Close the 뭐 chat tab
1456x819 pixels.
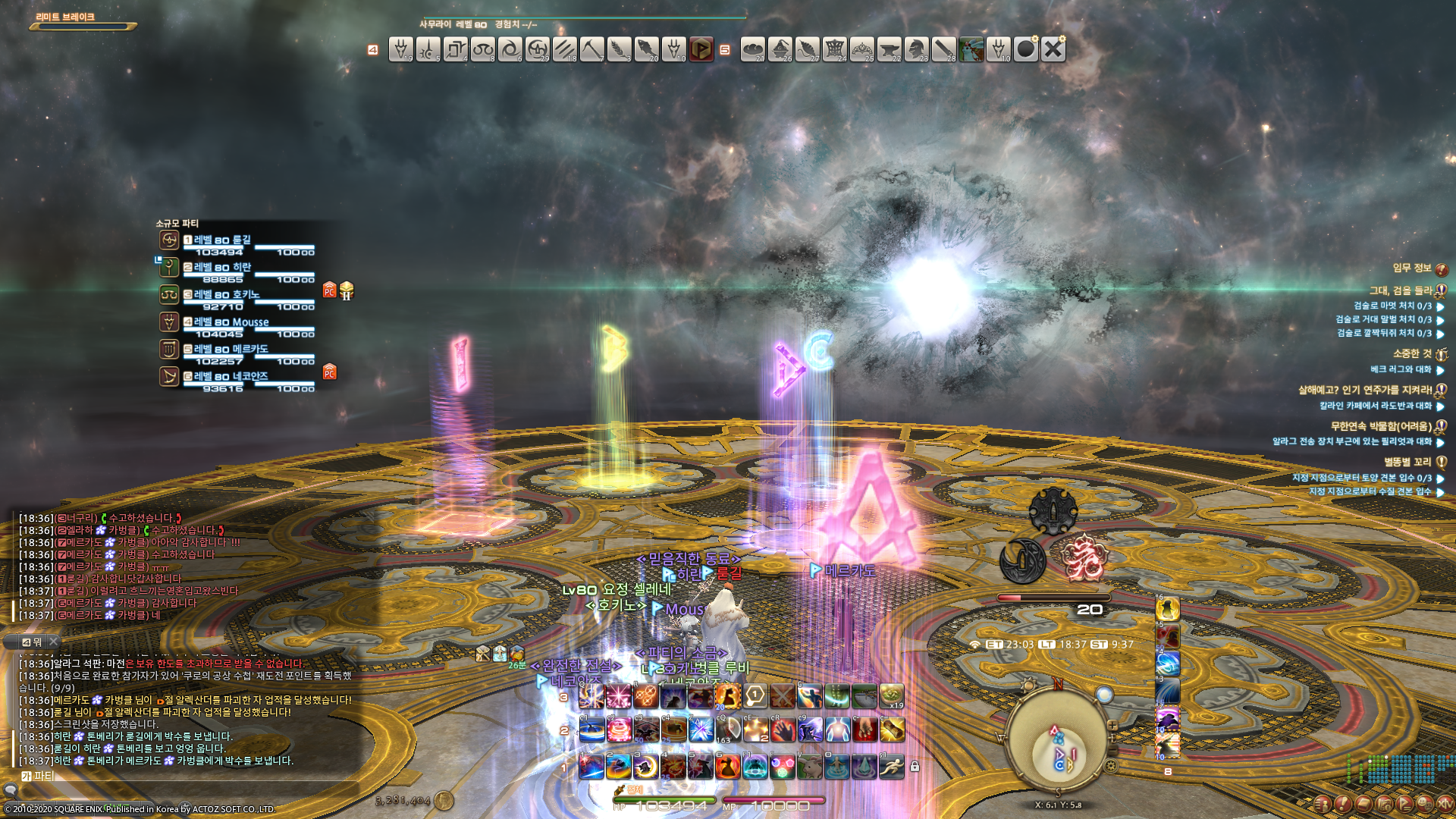[x=53, y=642]
